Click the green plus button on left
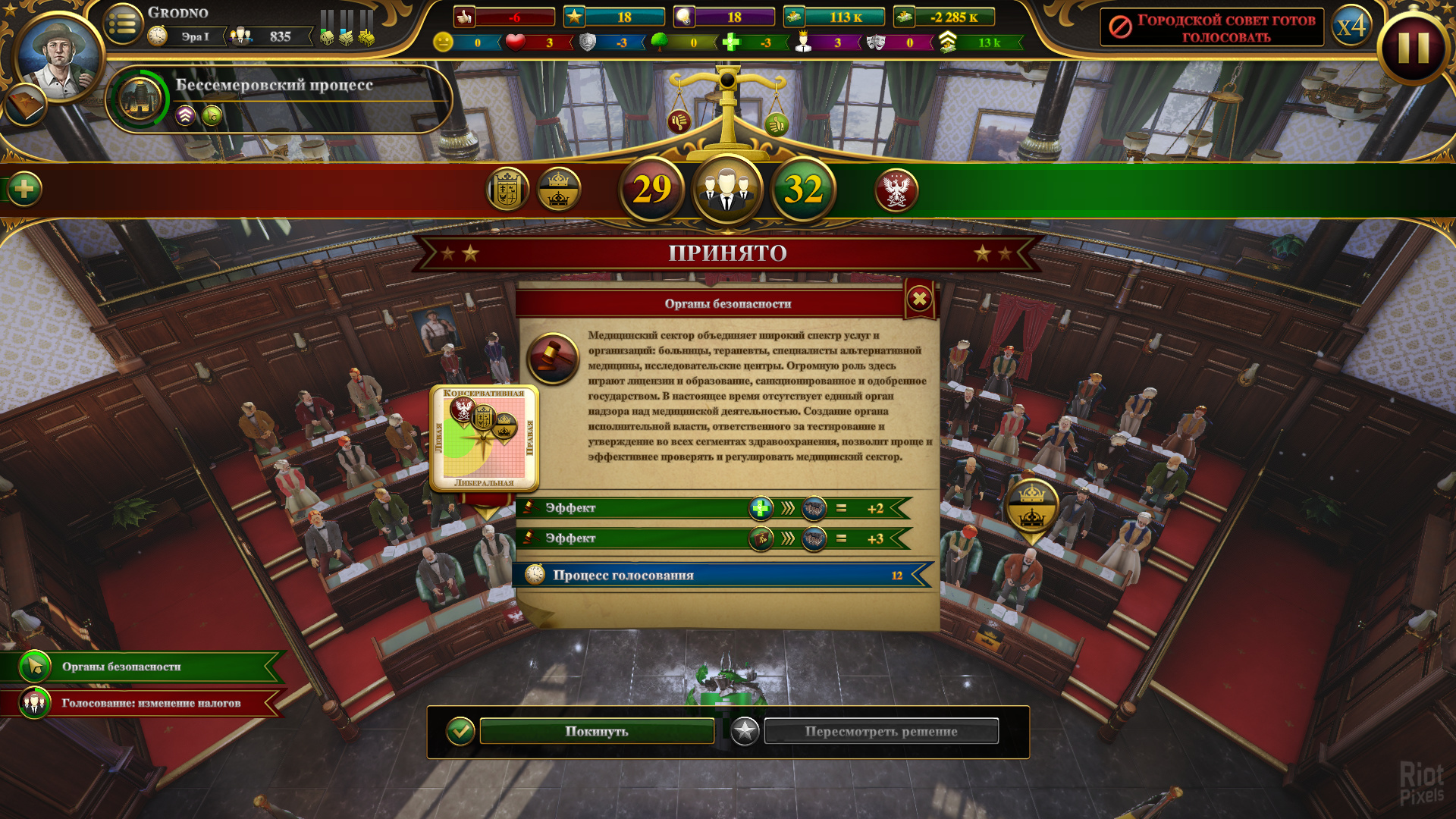The width and height of the screenshot is (1456, 819). click(24, 189)
